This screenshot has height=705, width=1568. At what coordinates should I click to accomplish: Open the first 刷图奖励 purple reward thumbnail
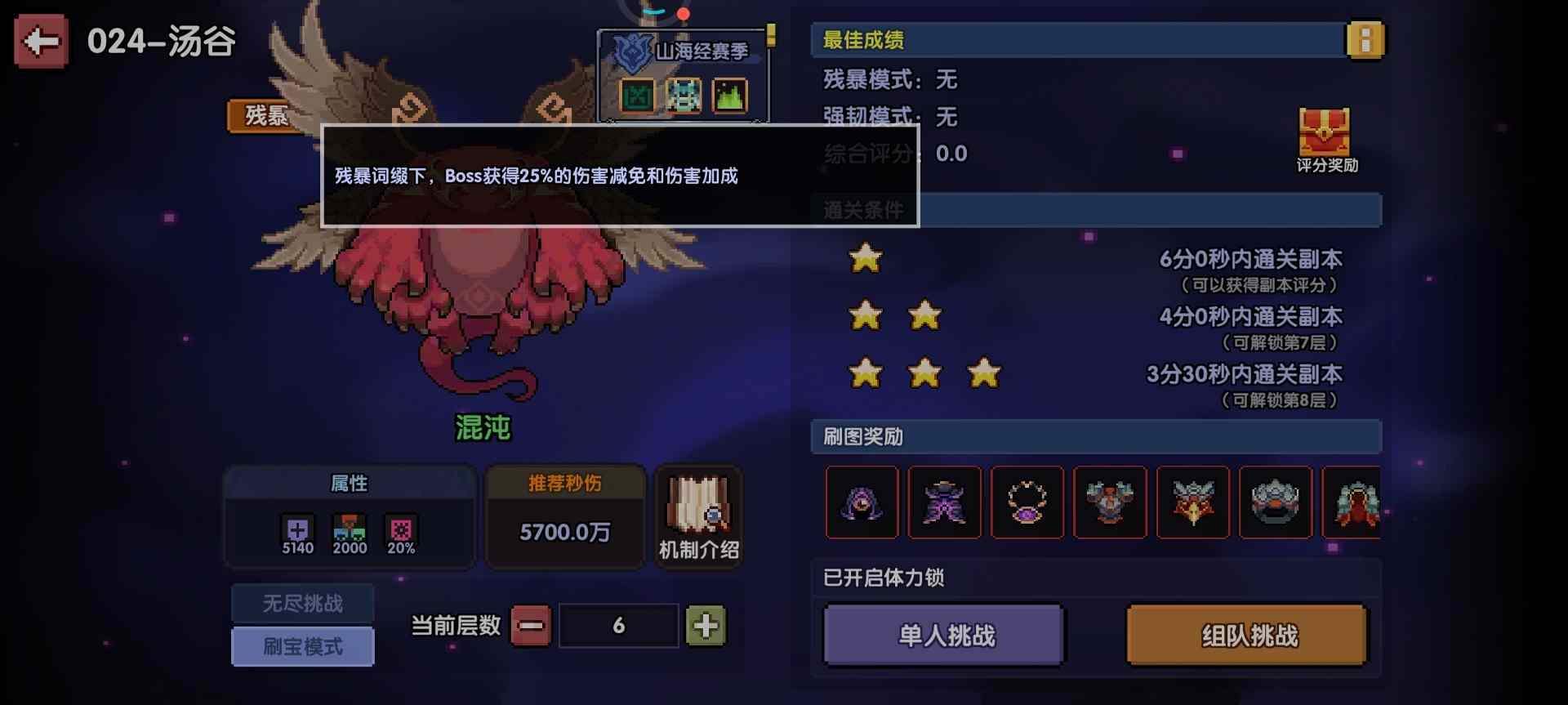click(x=862, y=502)
